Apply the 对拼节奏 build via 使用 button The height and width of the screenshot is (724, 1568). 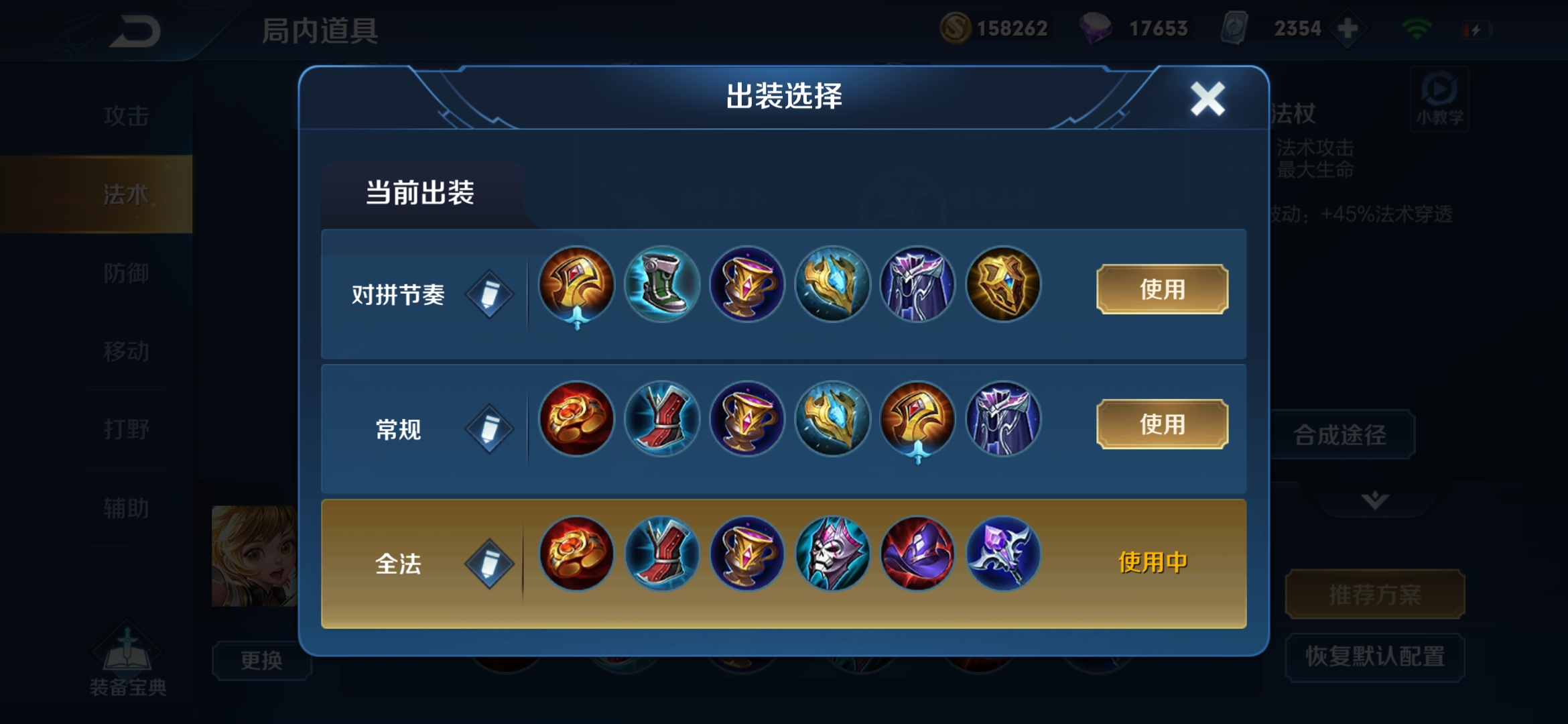click(1161, 290)
